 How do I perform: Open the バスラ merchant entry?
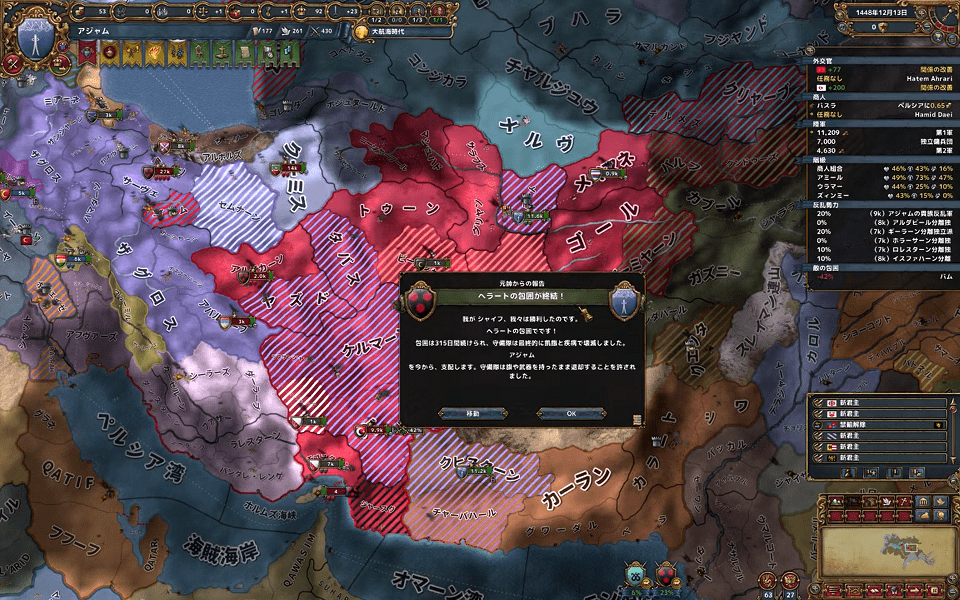point(880,104)
